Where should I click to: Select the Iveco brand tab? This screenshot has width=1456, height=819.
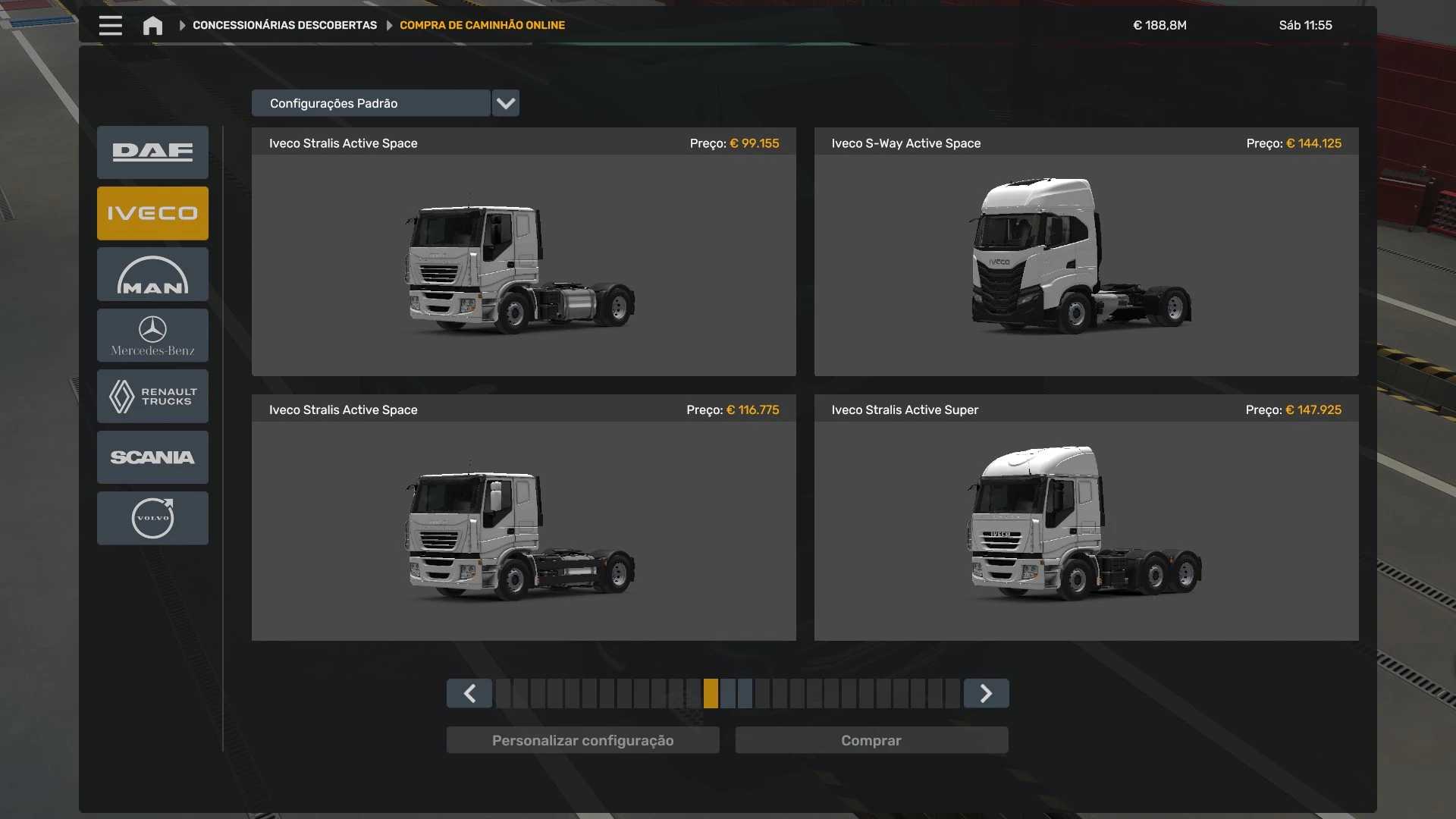point(152,213)
